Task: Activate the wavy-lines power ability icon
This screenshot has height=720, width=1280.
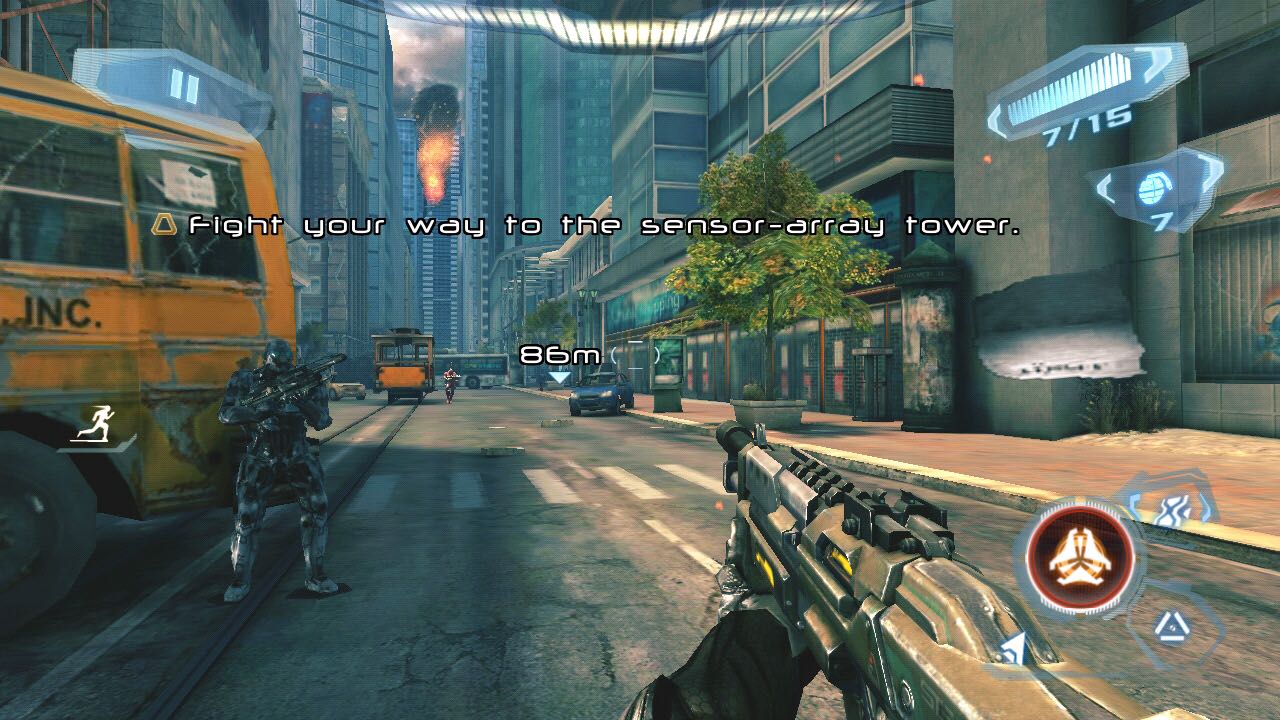Action: click(x=1171, y=508)
